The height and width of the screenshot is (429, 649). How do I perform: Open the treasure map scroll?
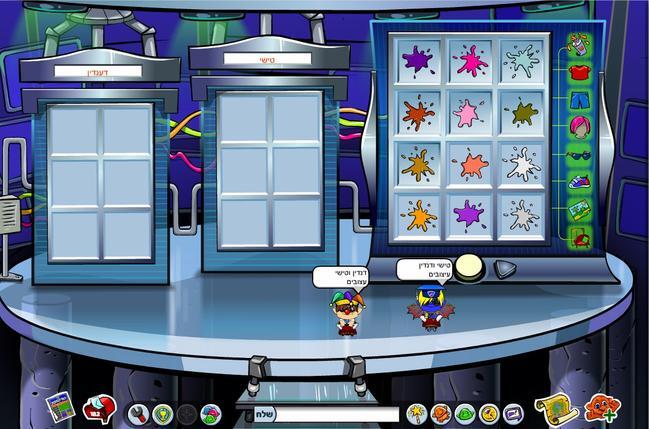pos(556,408)
